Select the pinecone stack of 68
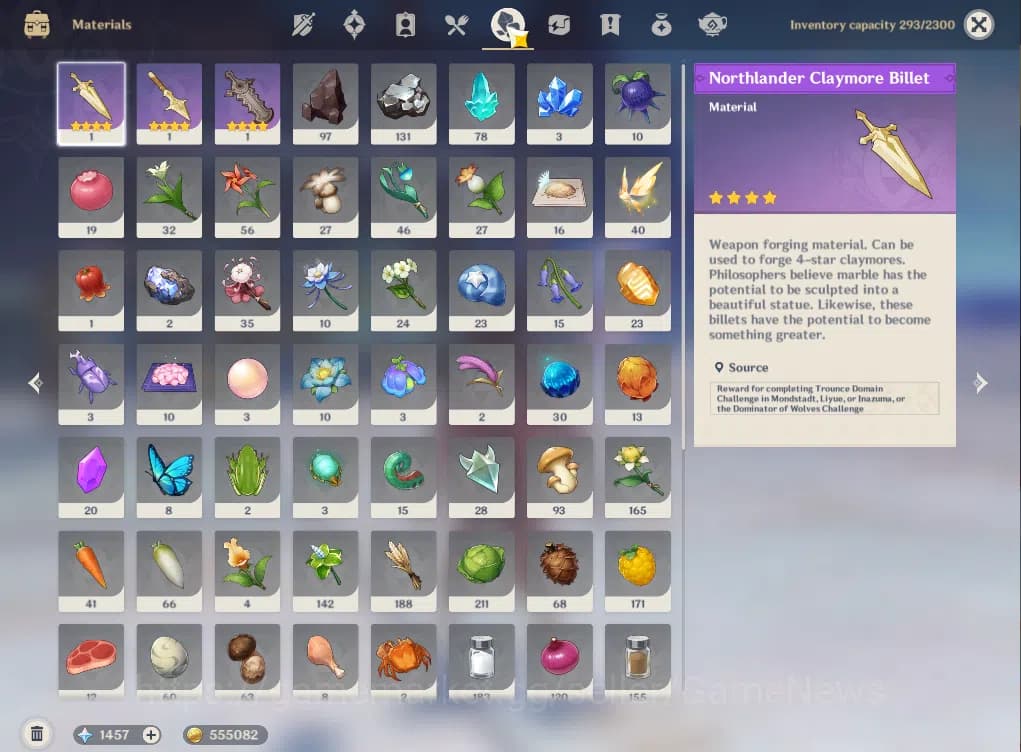Screen dimensions: 1021x752 coord(559,570)
